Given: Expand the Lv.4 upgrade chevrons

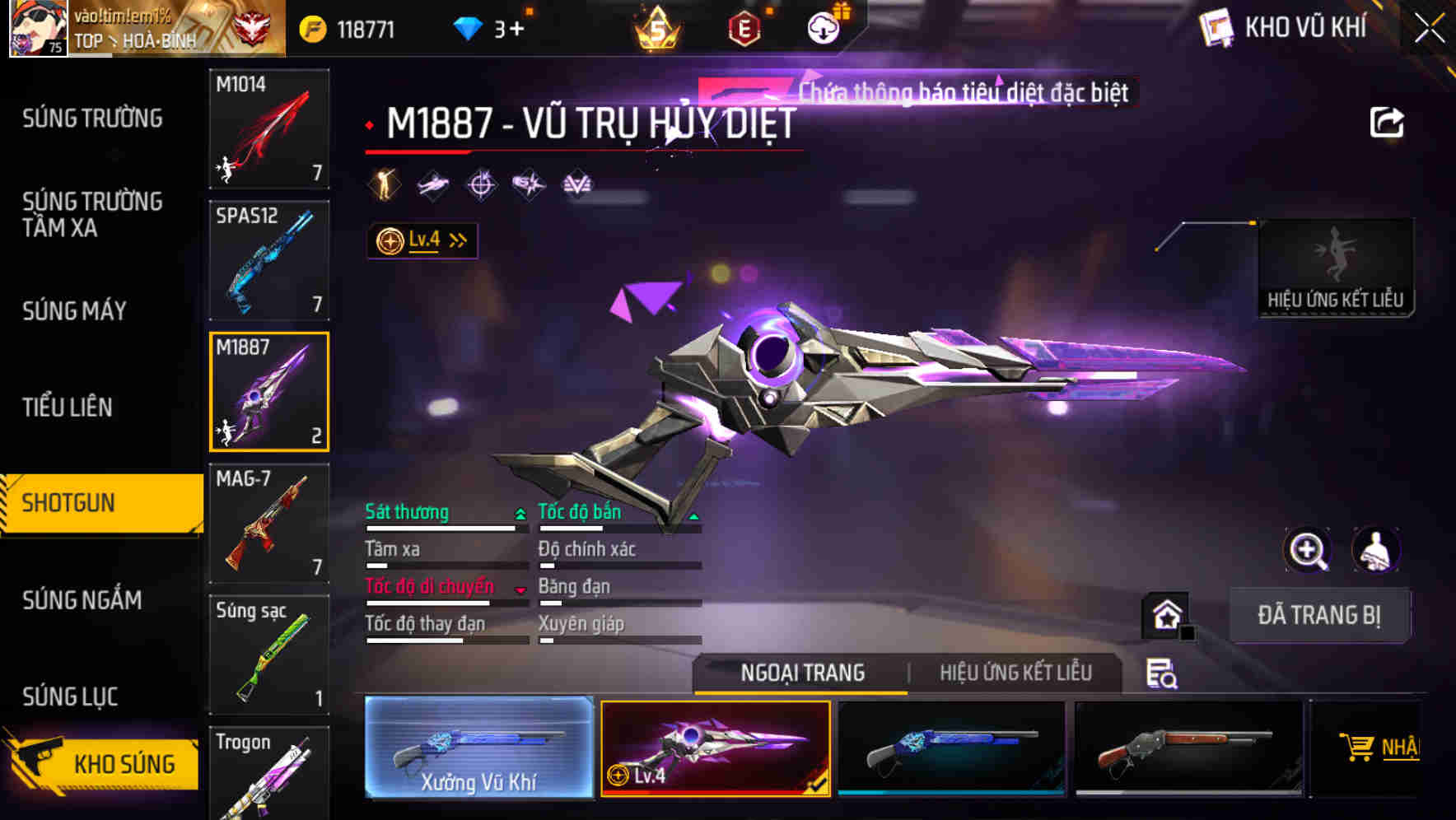Looking at the screenshot, I should point(455,240).
